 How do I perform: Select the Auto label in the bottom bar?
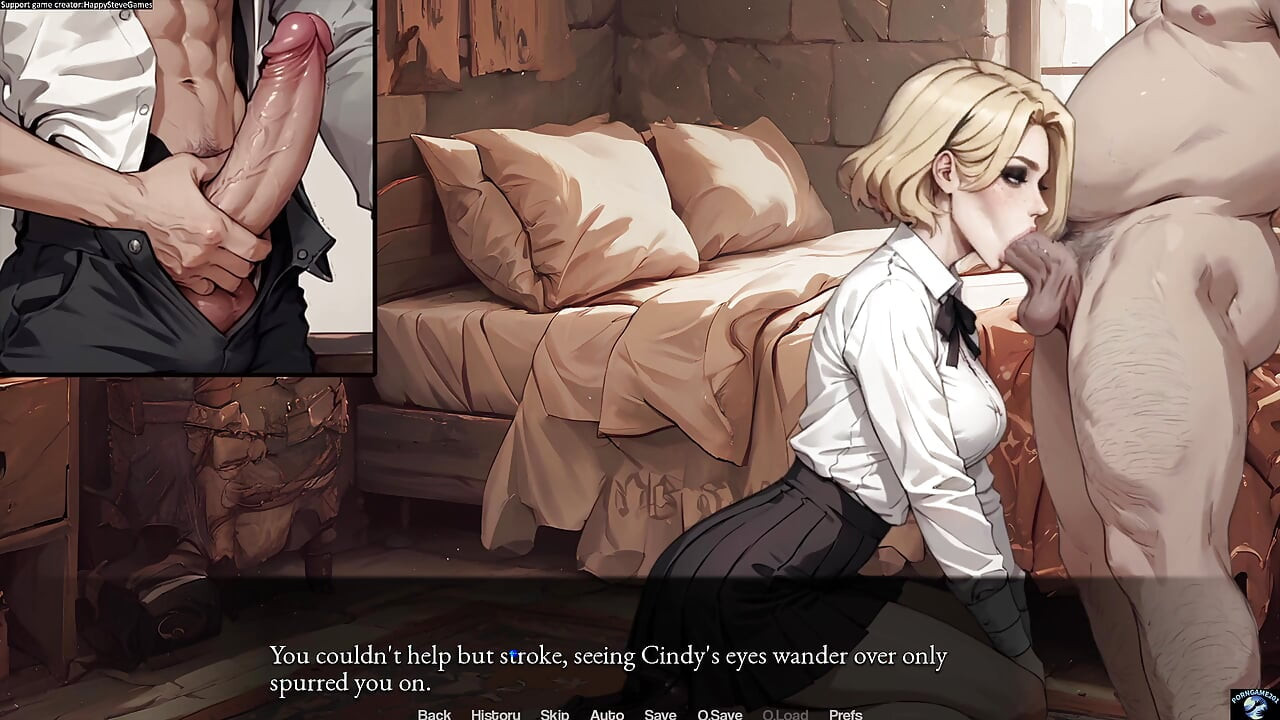(x=607, y=714)
